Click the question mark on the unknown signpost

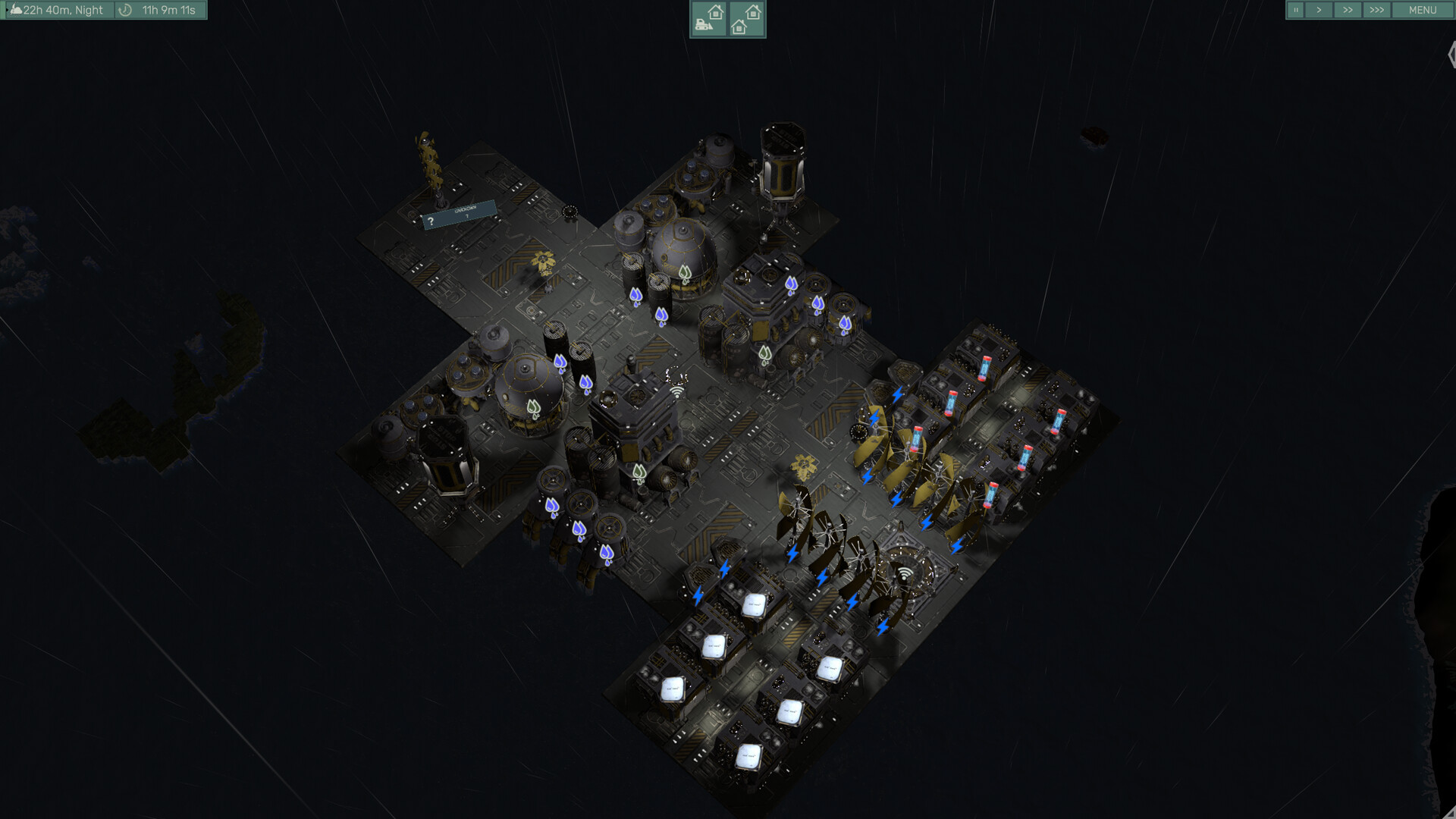point(432,220)
